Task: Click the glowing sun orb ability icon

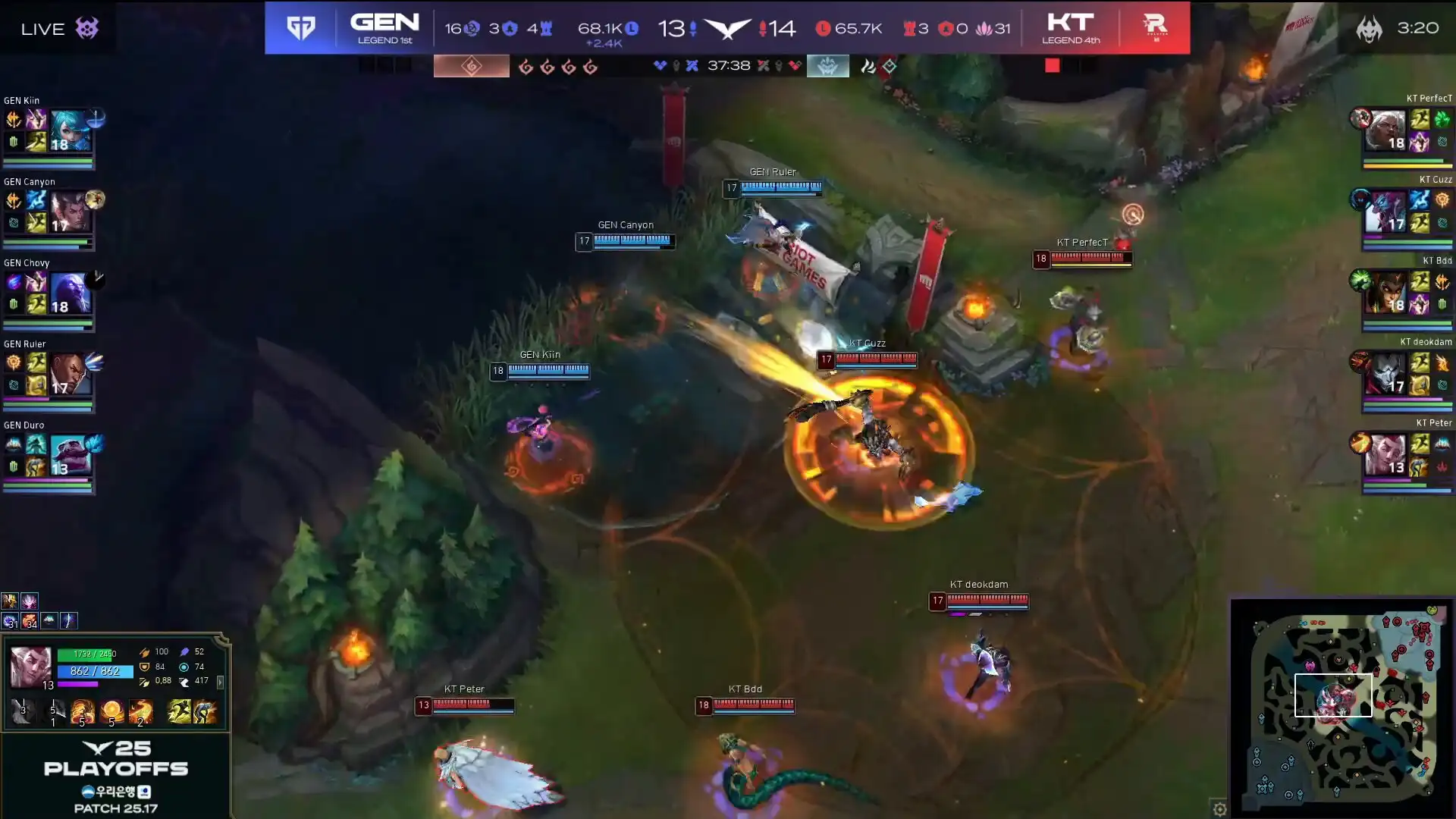Action: click(x=111, y=711)
